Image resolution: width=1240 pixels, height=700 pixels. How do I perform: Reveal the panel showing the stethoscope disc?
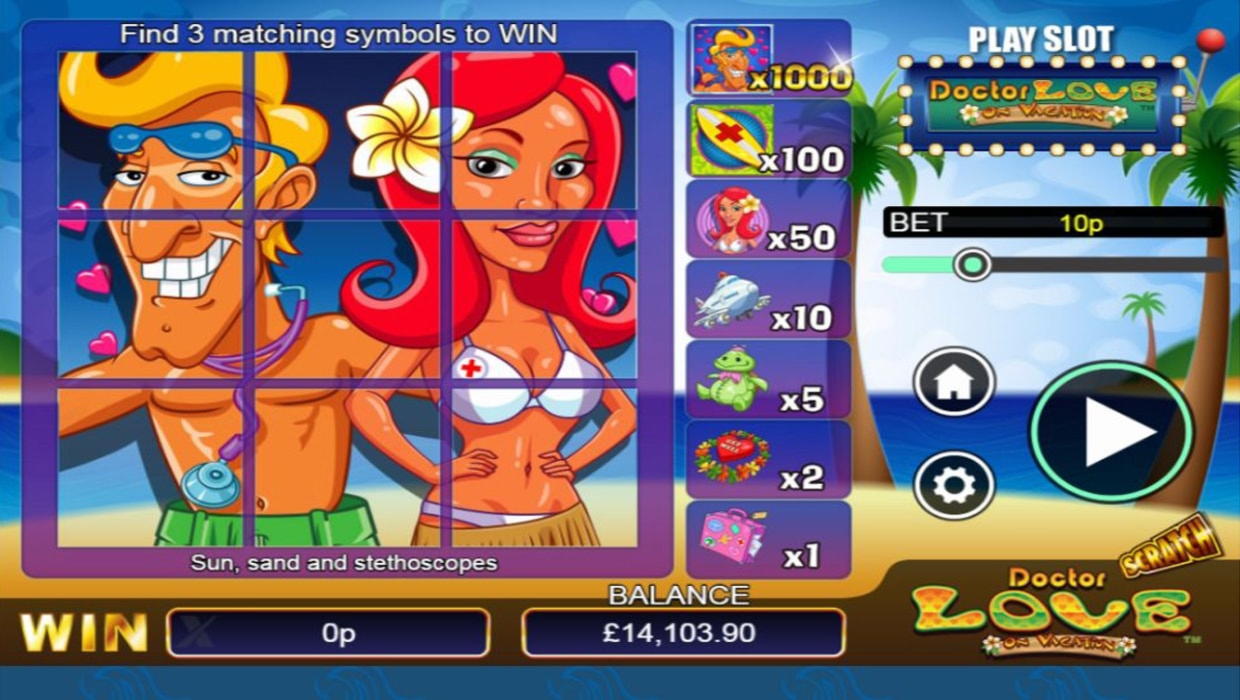coord(150,467)
